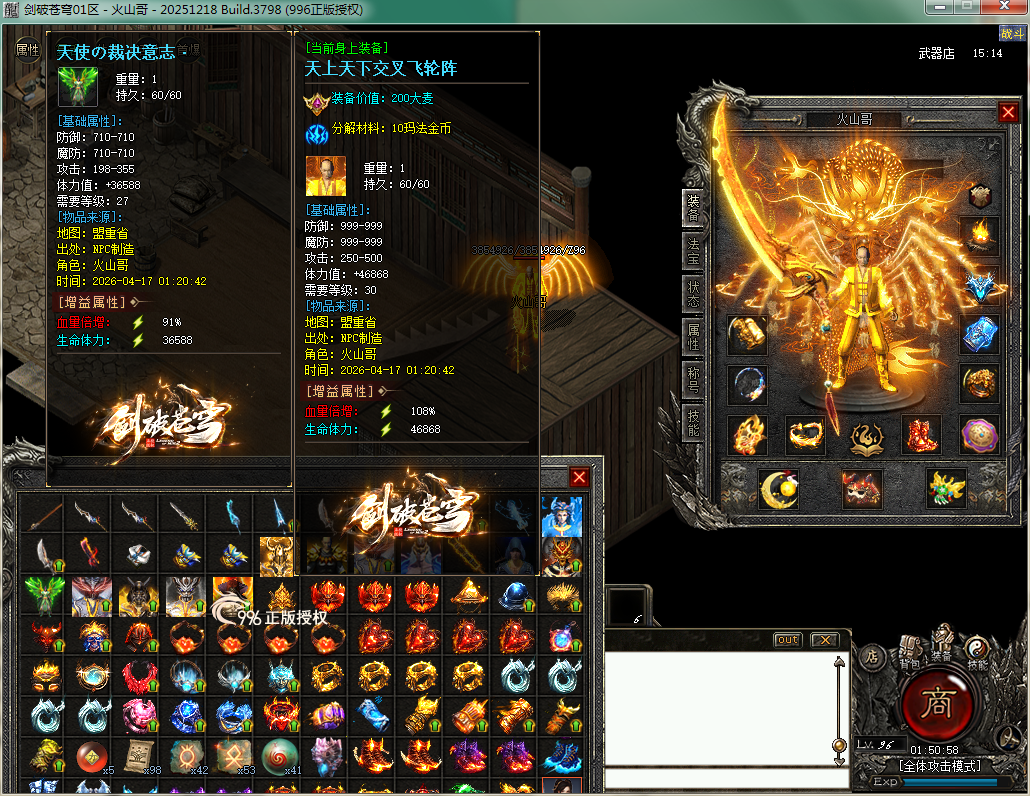Close the chat window with X
The image size is (1030, 796).
pyautogui.click(x=823, y=640)
